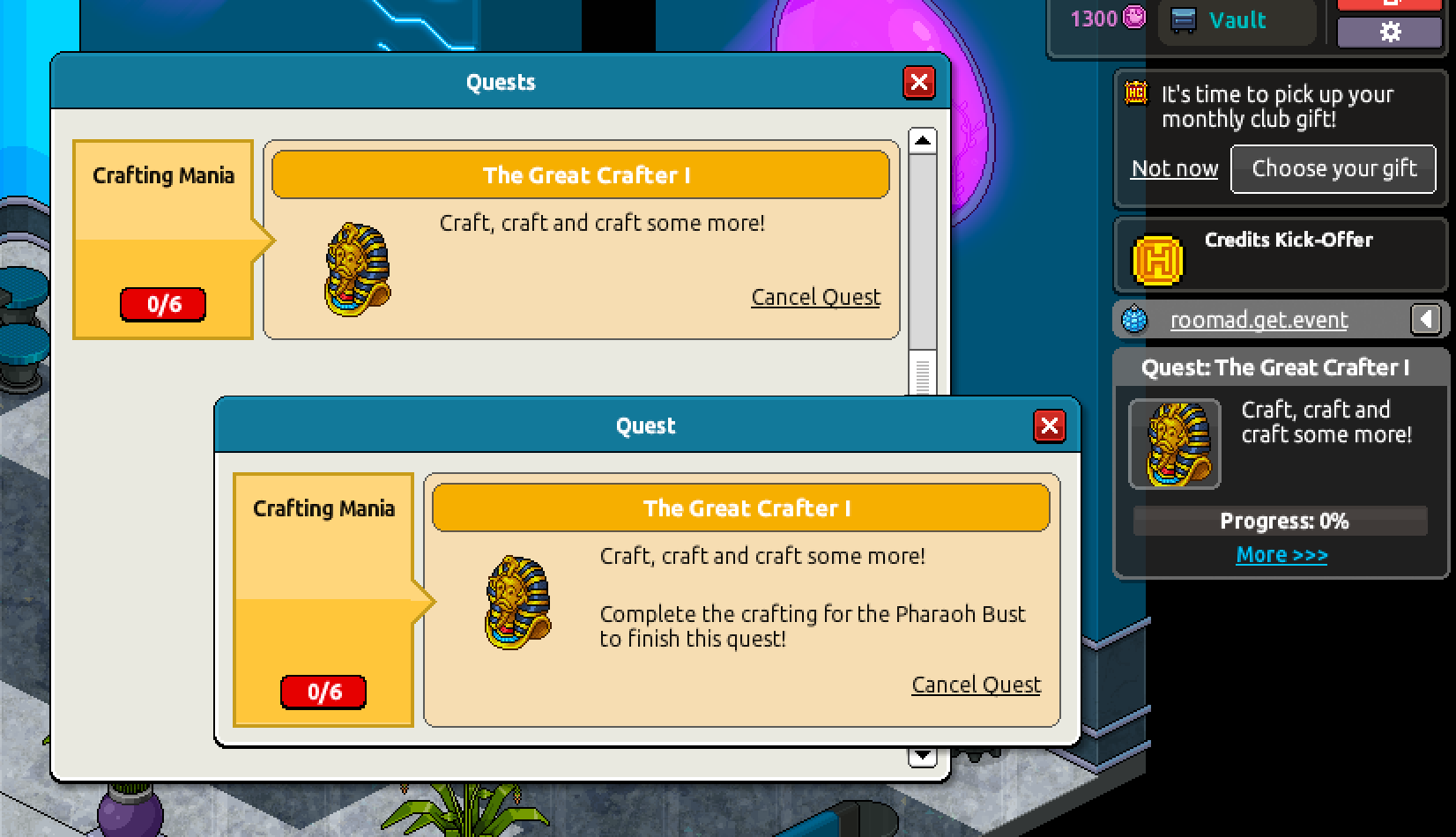This screenshot has height=837, width=1456.
Task: Click the HC club badge icon beside the gift message
Action: 1135,93
